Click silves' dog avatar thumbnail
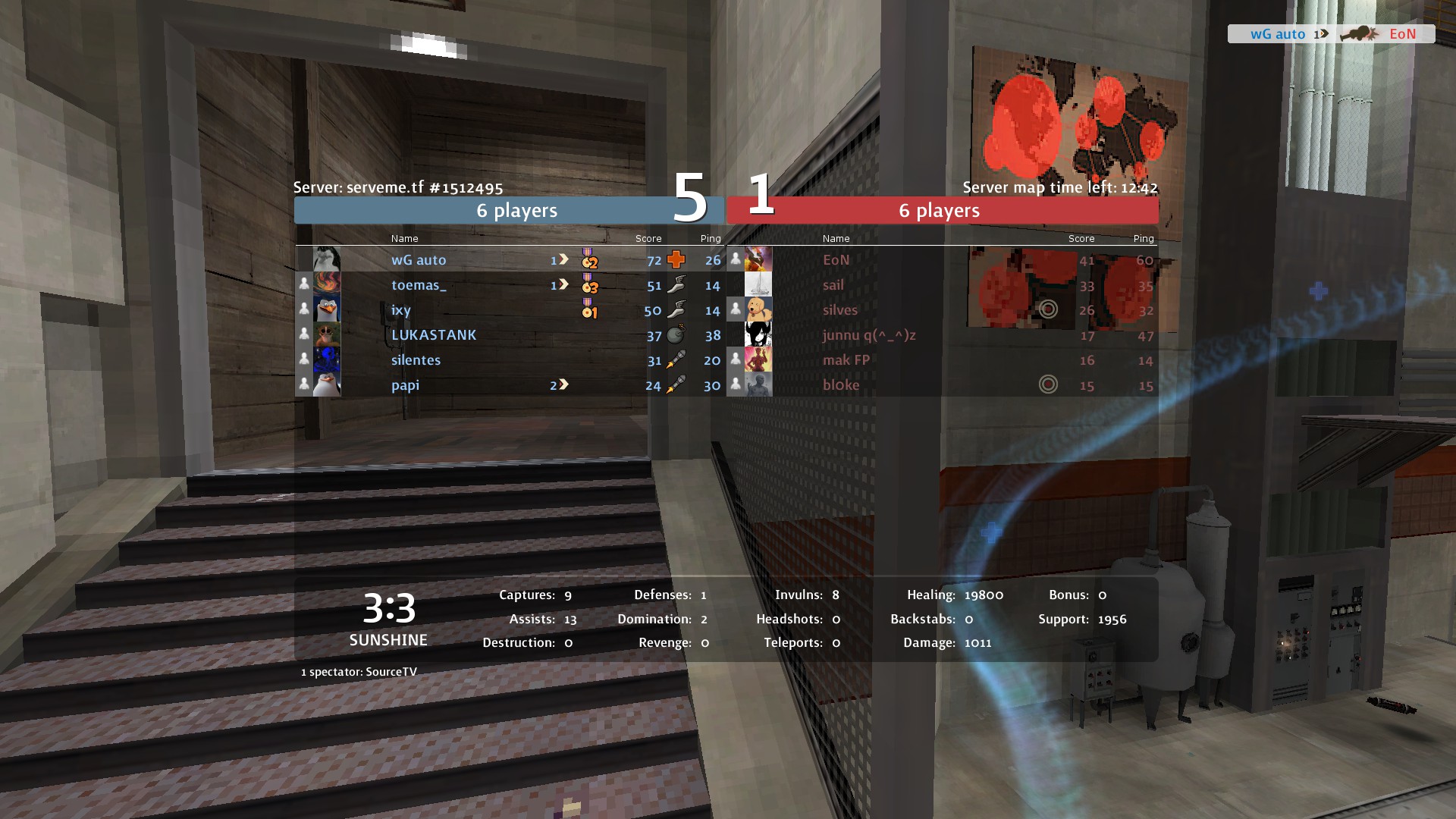The height and width of the screenshot is (819, 1456). (x=758, y=309)
